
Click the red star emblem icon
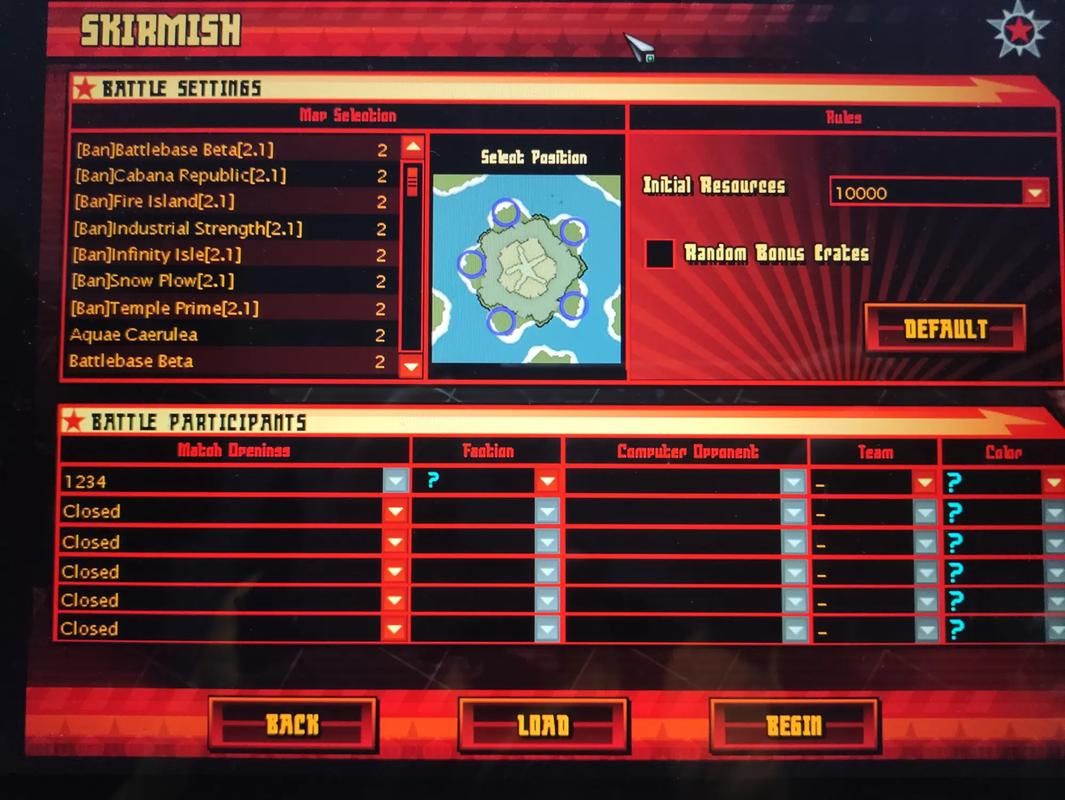click(1018, 30)
